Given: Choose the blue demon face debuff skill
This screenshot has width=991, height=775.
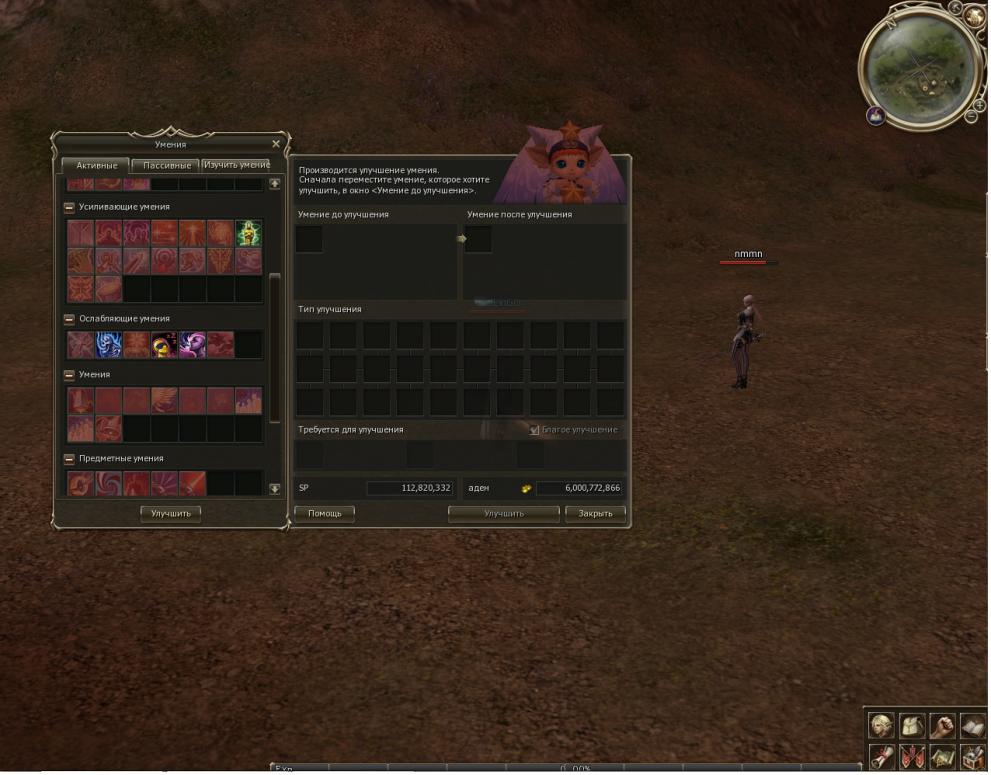Looking at the screenshot, I should 108,345.
